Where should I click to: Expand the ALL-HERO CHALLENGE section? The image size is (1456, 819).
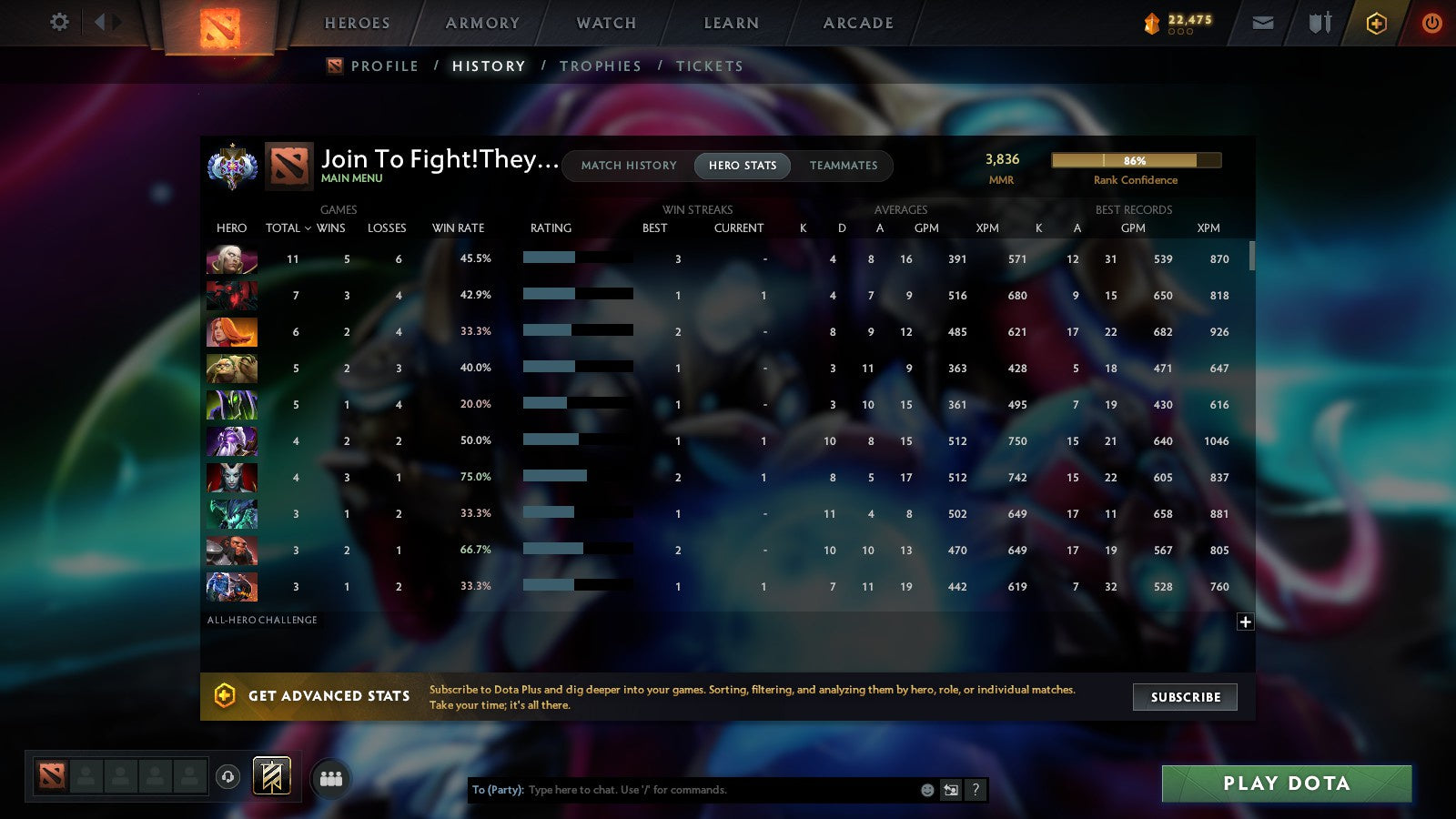point(262,620)
